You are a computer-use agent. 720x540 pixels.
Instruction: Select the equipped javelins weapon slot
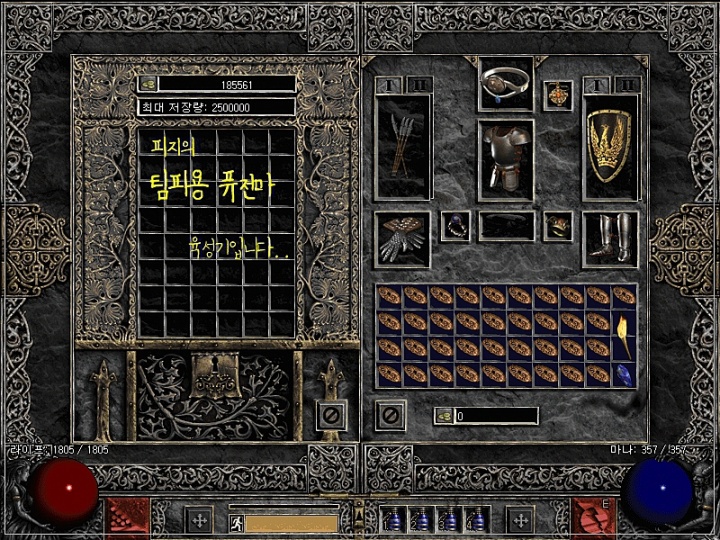coord(403,147)
